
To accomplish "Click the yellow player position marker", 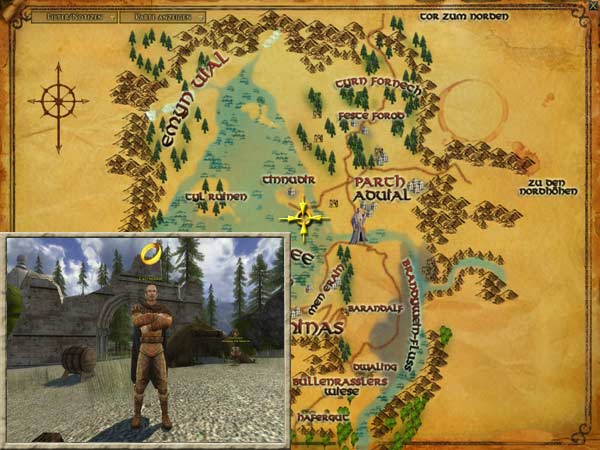I will click(304, 217).
